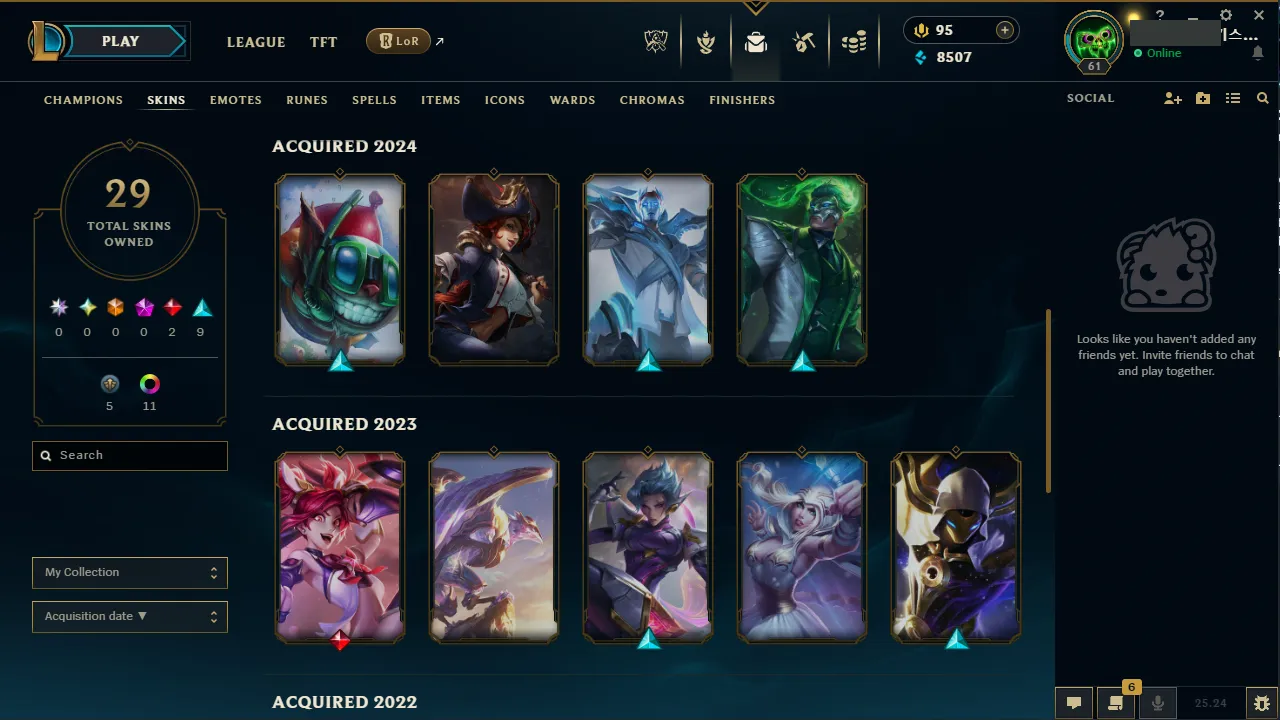This screenshot has width=1280, height=720.
Task: Expand the center notch chevron above the top bar
Action: click(755, 8)
